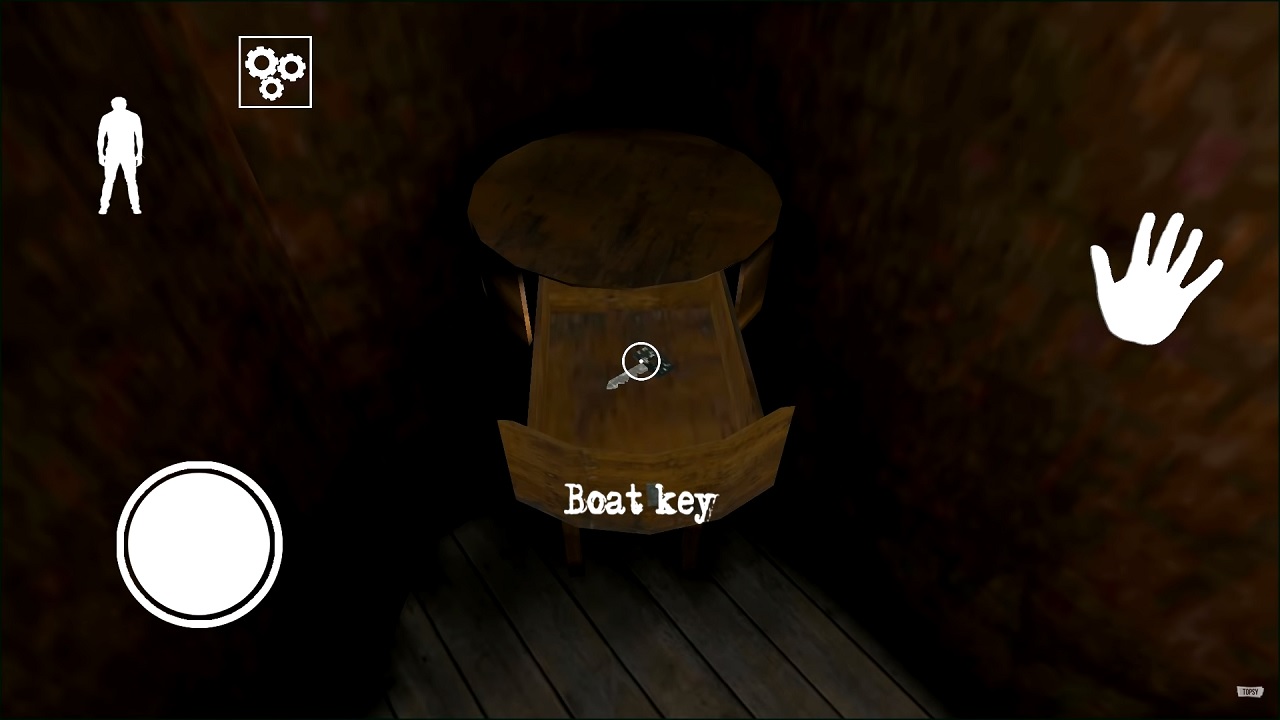Touch the white circular movement joystick

point(199,544)
